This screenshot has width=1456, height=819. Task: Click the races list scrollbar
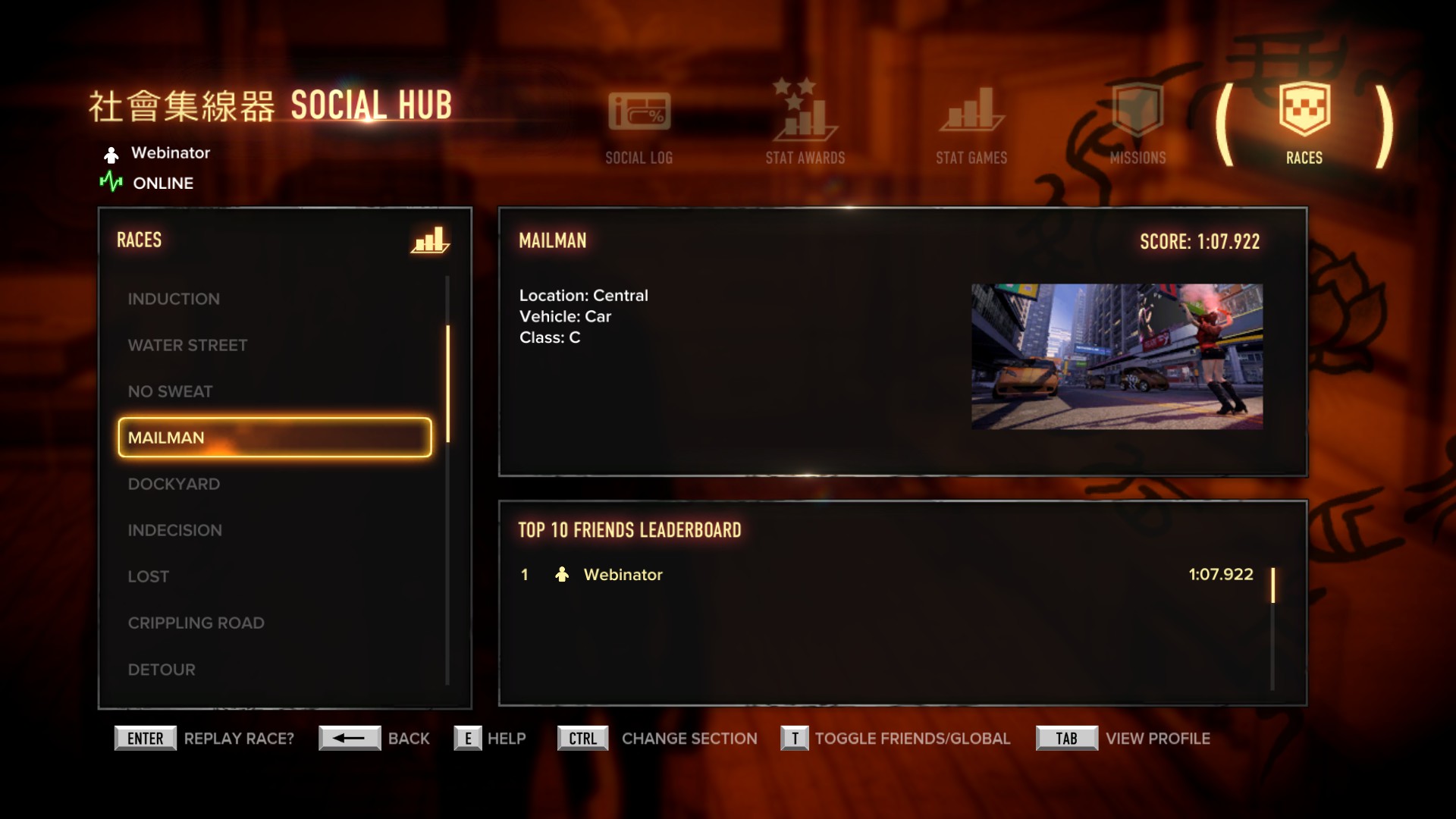448,384
